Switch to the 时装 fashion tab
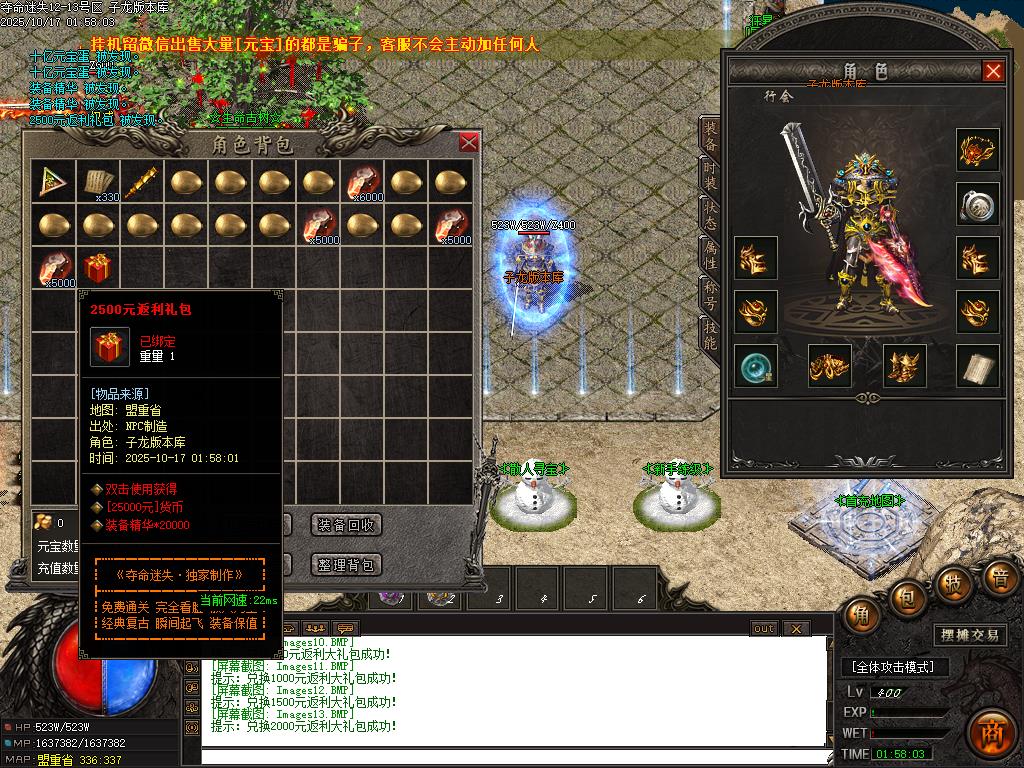The height and width of the screenshot is (768, 1024). [x=709, y=179]
